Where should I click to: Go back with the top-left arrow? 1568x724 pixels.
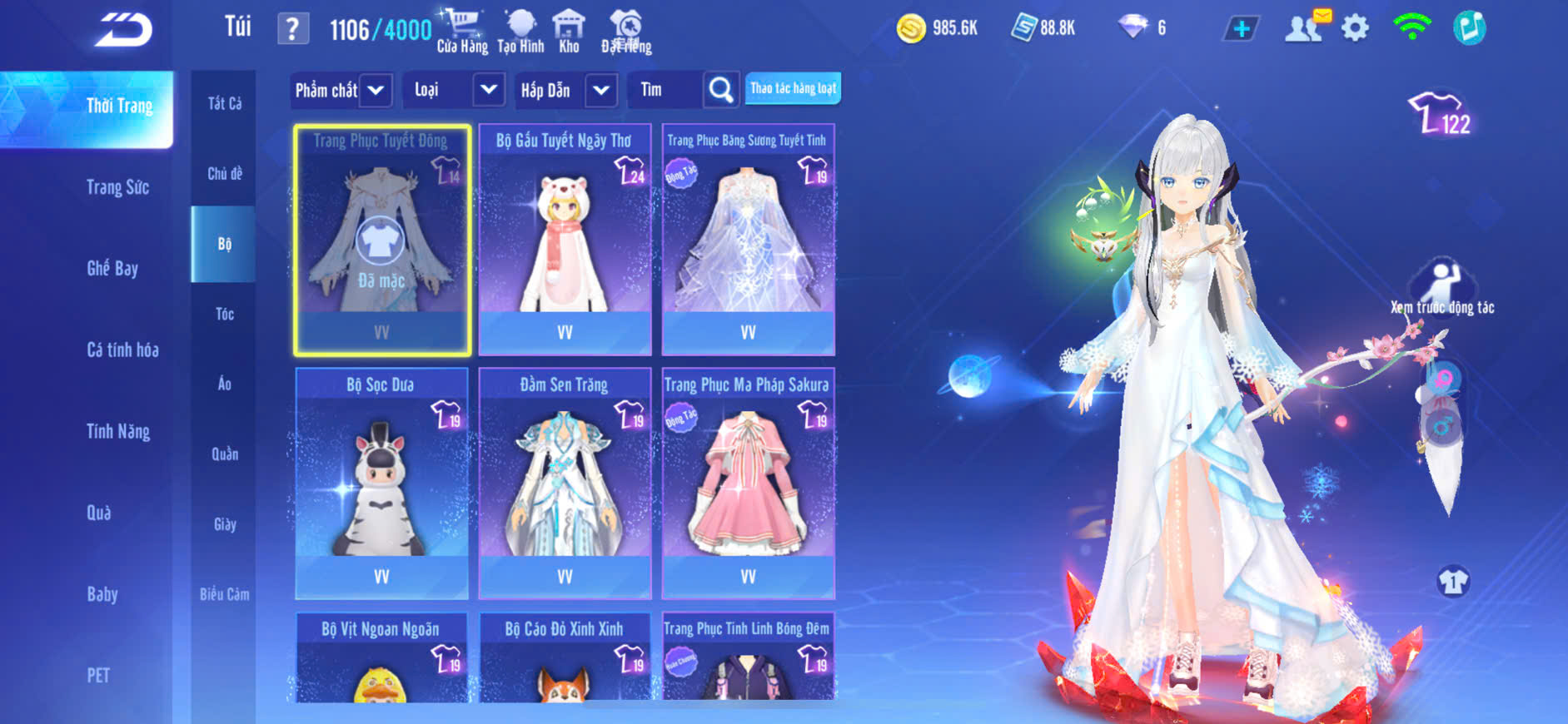coord(123,30)
